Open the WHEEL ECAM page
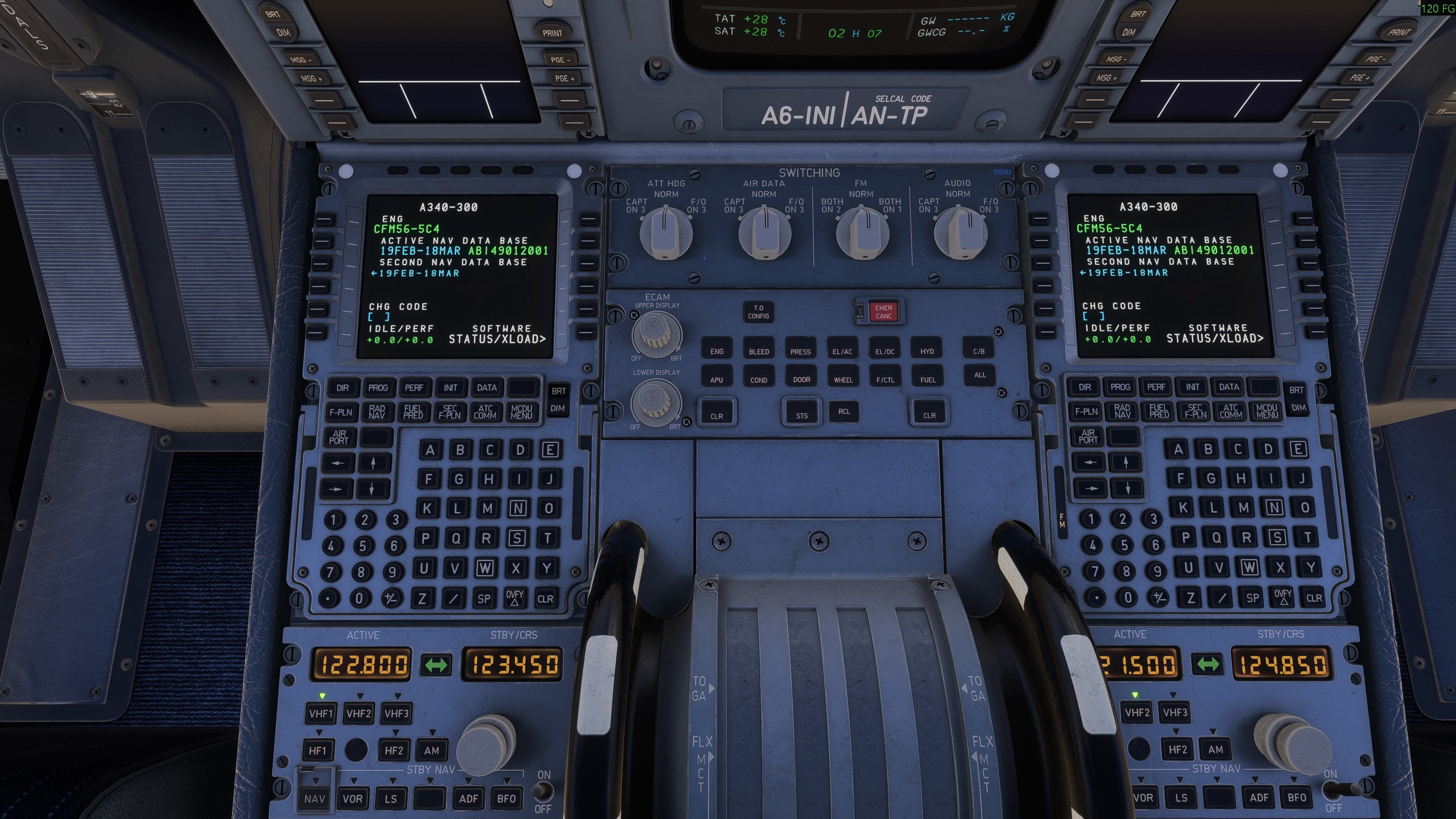The width and height of the screenshot is (1456, 819). tap(843, 379)
